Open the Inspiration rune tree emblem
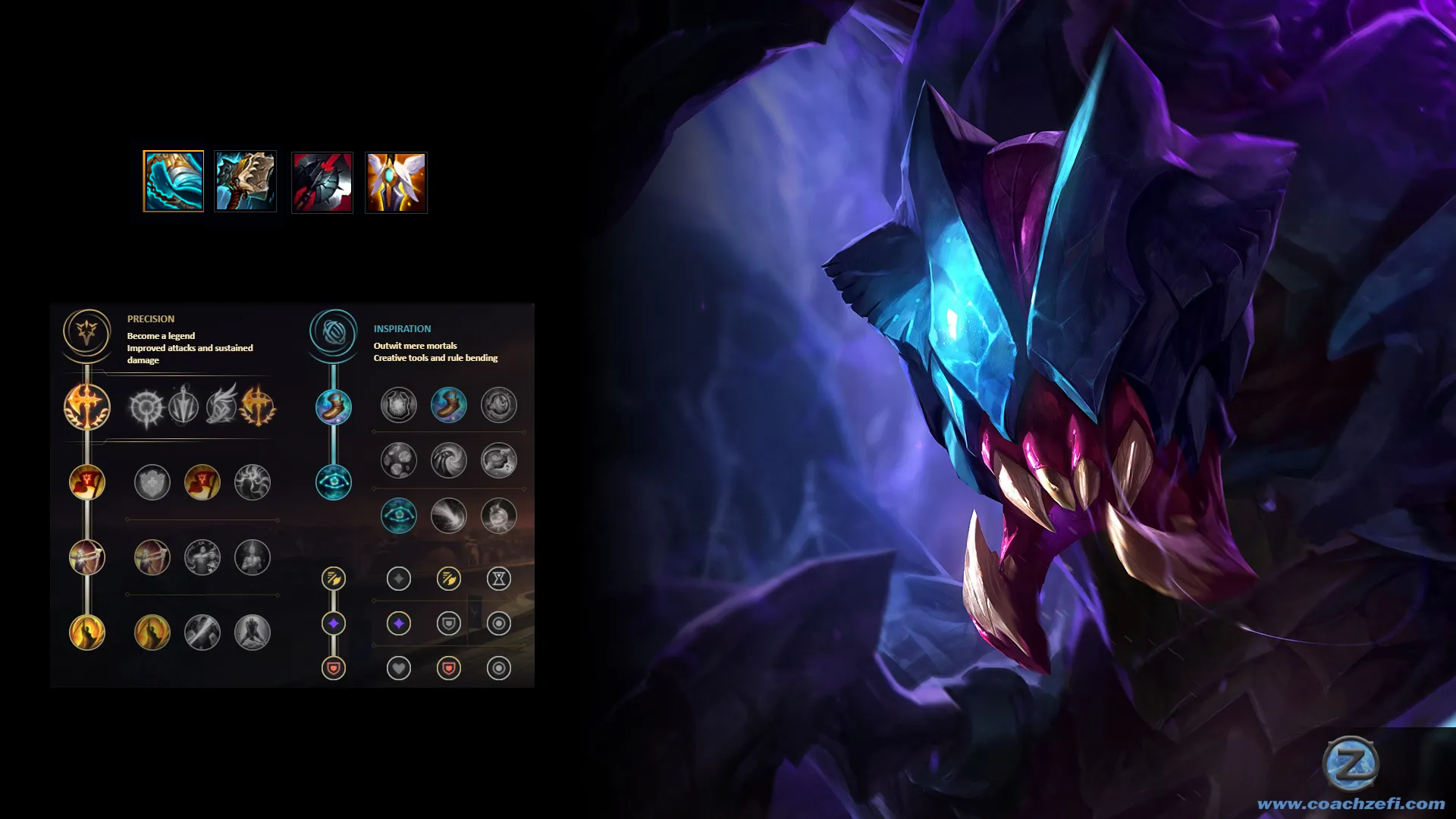 (x=333, y=332)
